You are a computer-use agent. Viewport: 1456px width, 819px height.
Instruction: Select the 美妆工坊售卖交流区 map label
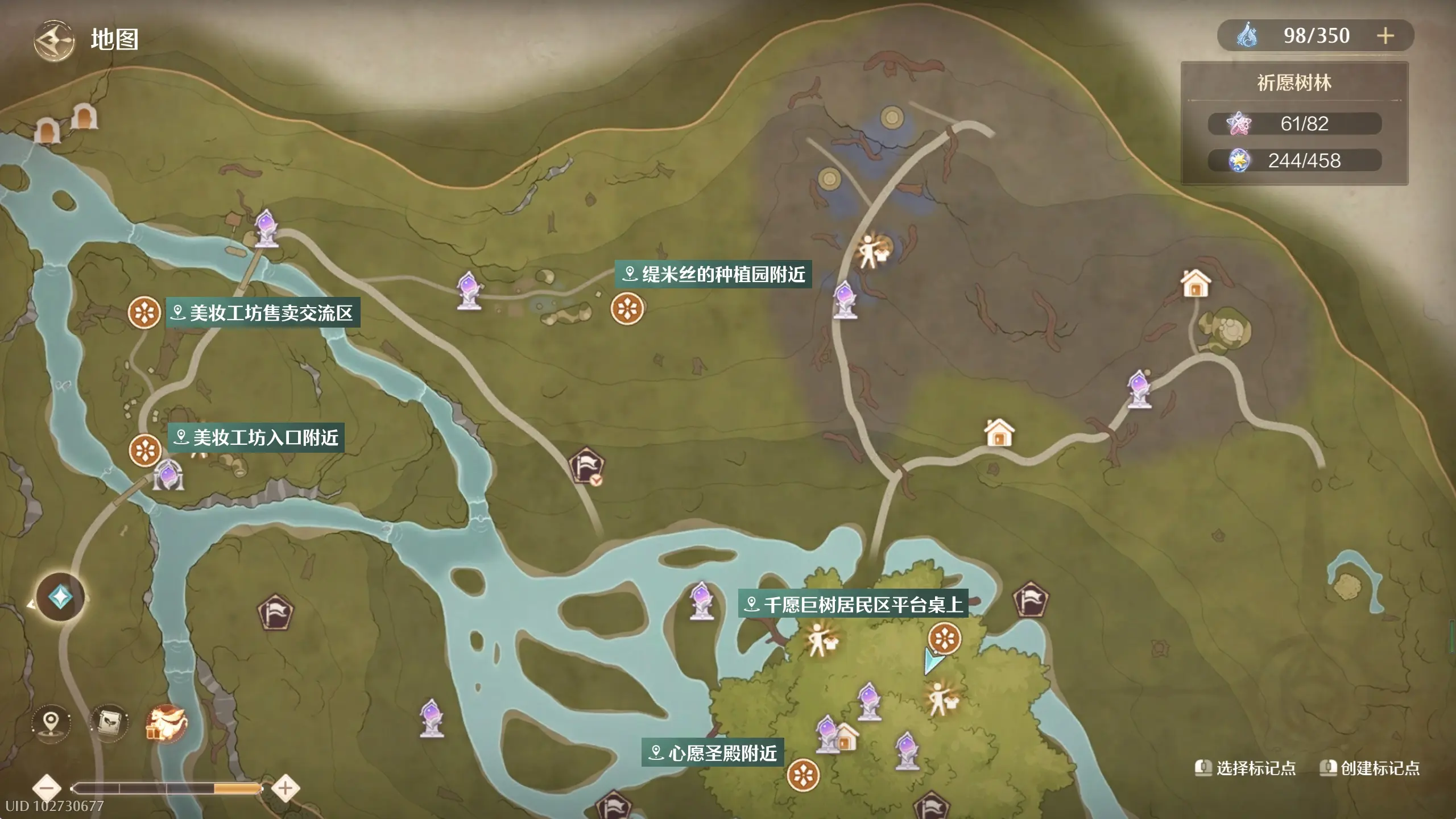pos(263,313)
